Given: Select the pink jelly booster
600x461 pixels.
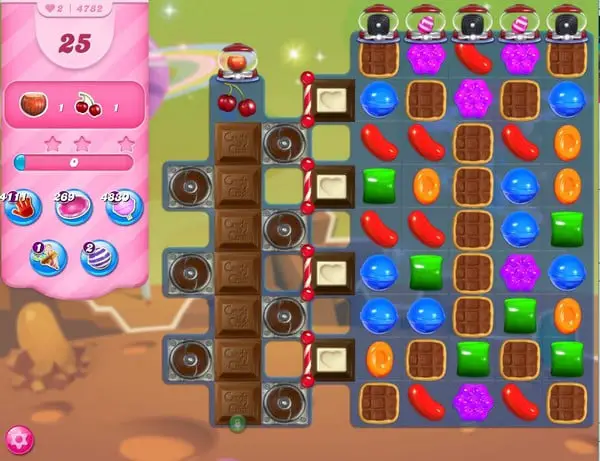Looking at the screenshot, I should pos(73,208).
